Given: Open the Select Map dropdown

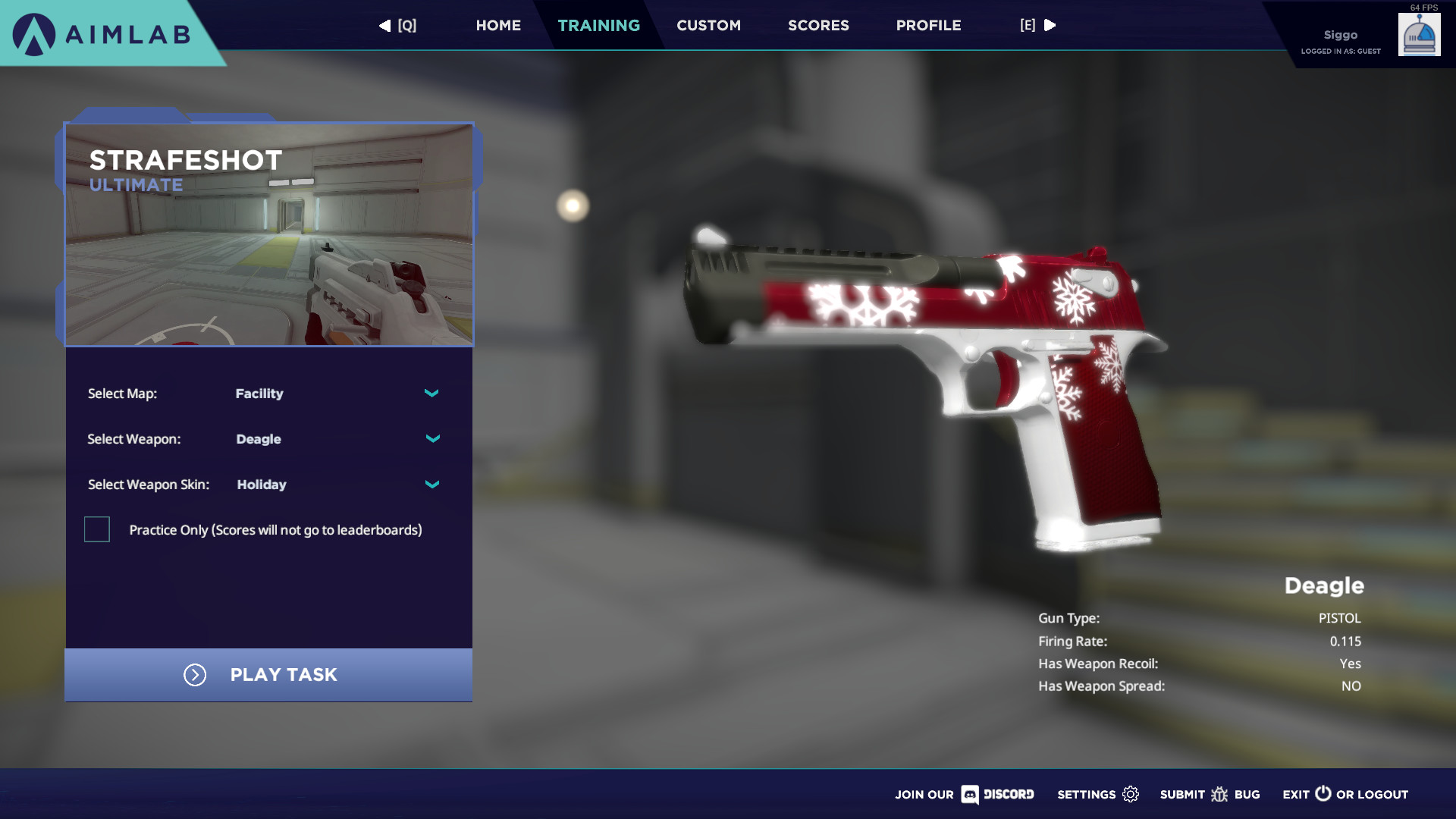Looking at the screenshot, I should click(431, 394).
